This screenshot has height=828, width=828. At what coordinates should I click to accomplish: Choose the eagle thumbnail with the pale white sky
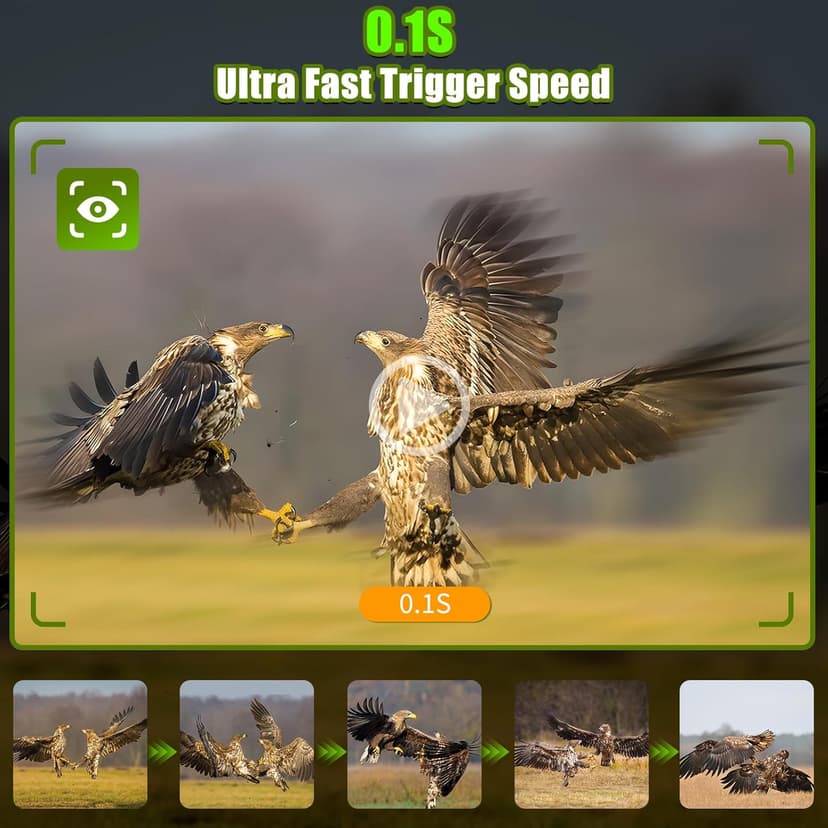pos(746,744)
